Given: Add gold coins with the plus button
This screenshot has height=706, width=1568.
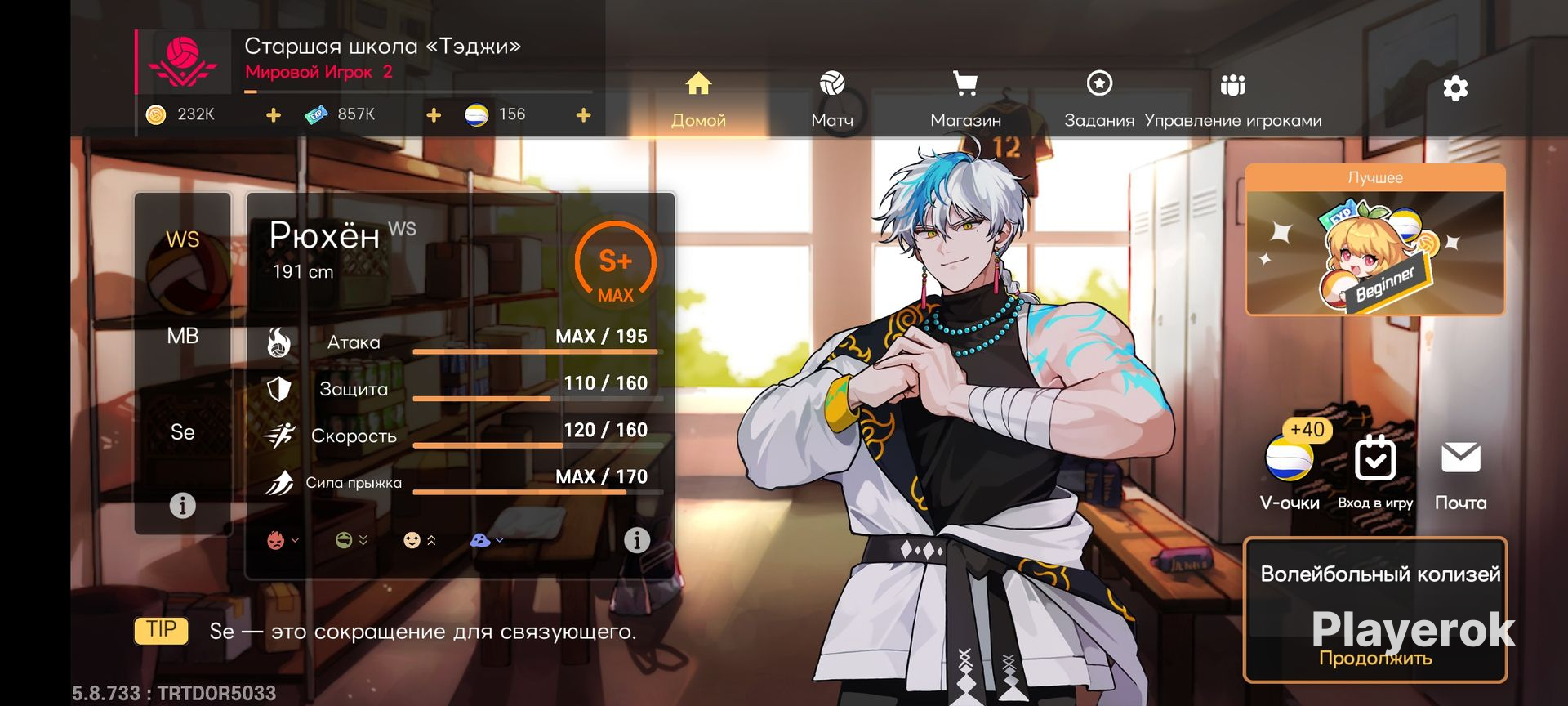Looking at the screenshot, I should tap(274, 115).
